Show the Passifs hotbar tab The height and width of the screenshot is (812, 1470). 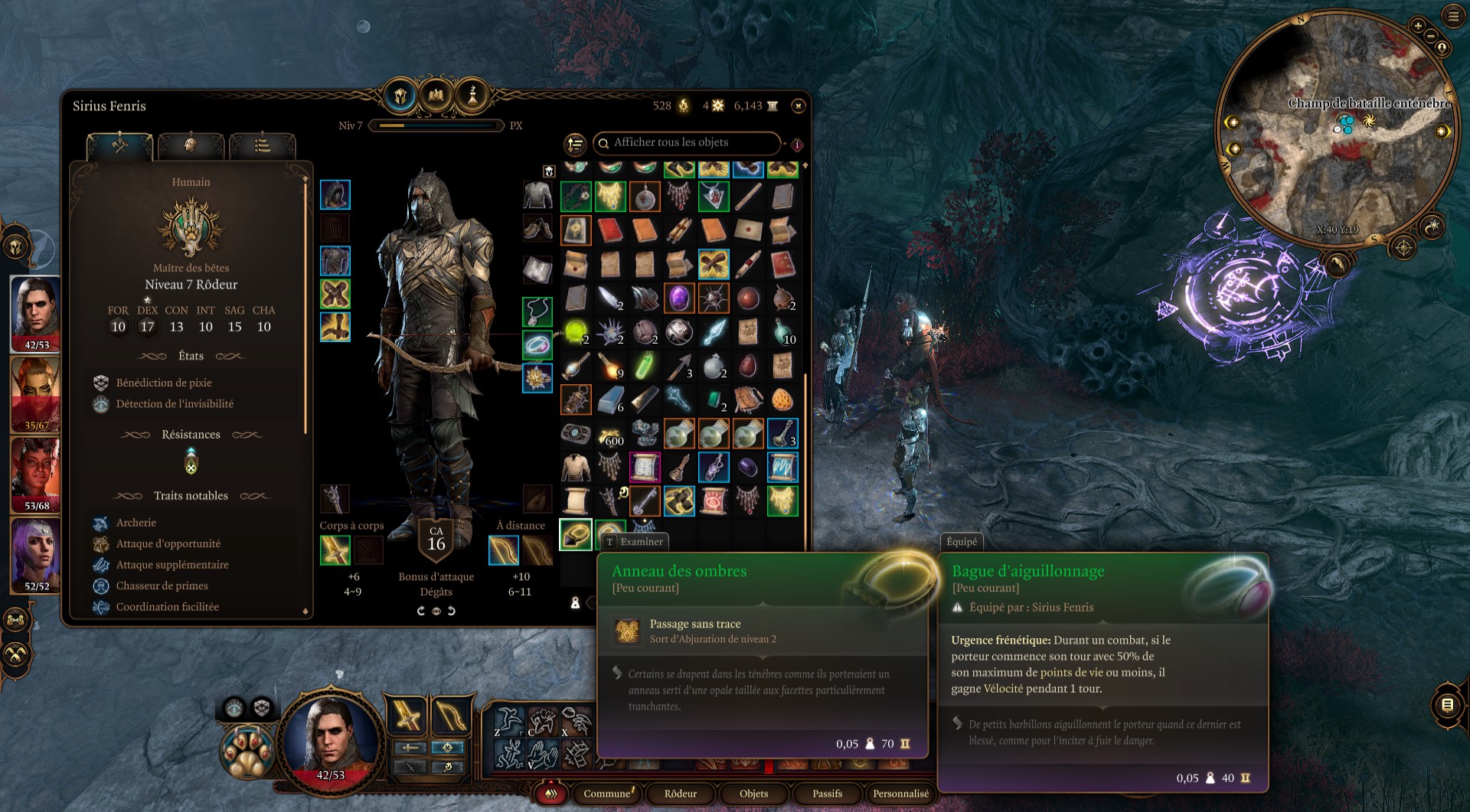tap(827, 794)
